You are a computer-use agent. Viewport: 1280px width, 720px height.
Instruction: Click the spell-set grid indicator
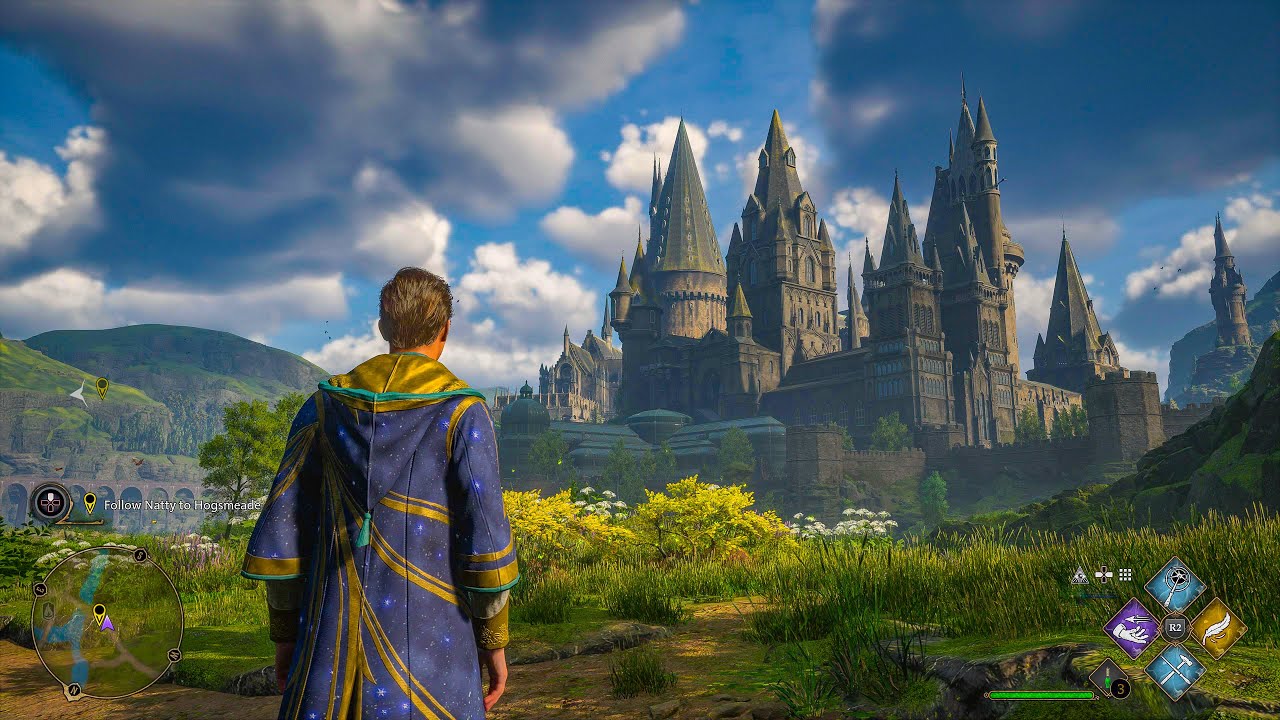click(1124, 575)
